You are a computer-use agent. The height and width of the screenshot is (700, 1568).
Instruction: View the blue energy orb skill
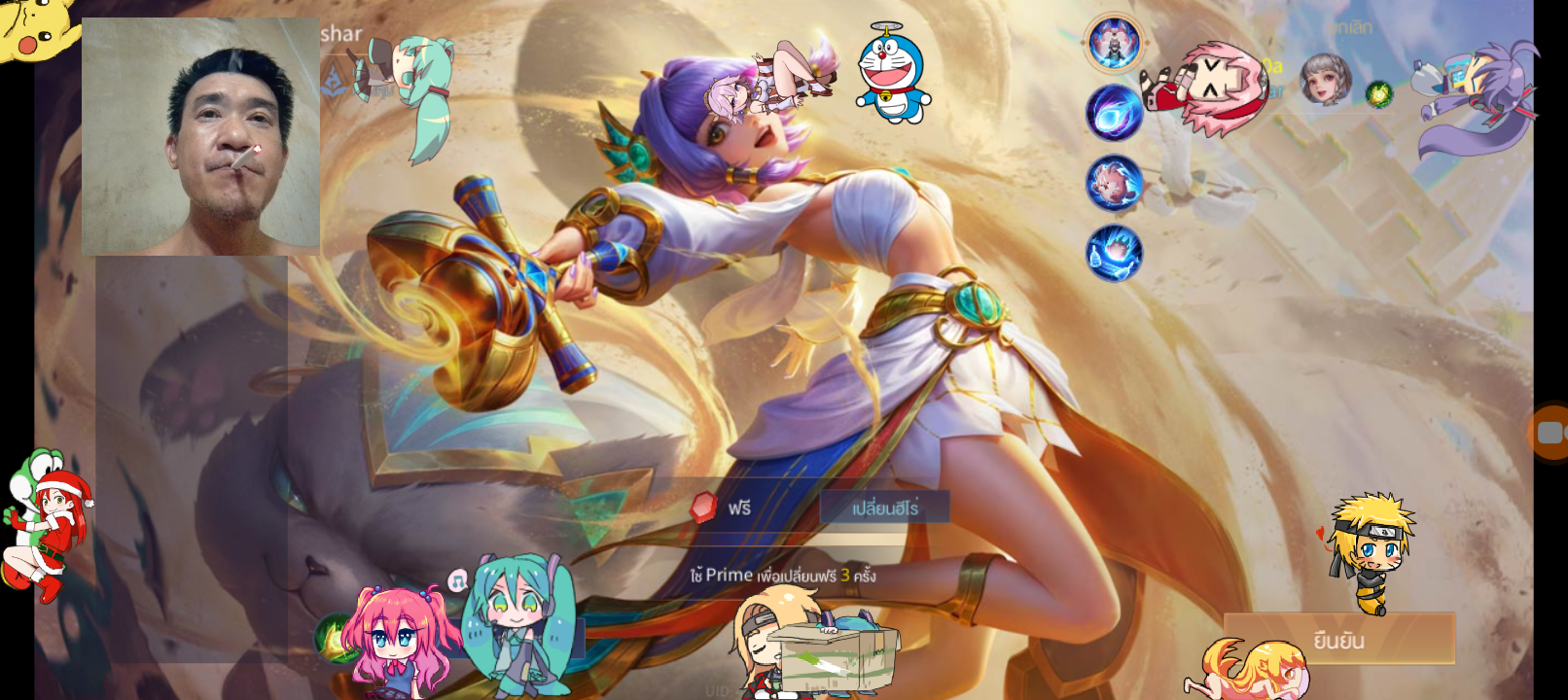coord(1114,112)
